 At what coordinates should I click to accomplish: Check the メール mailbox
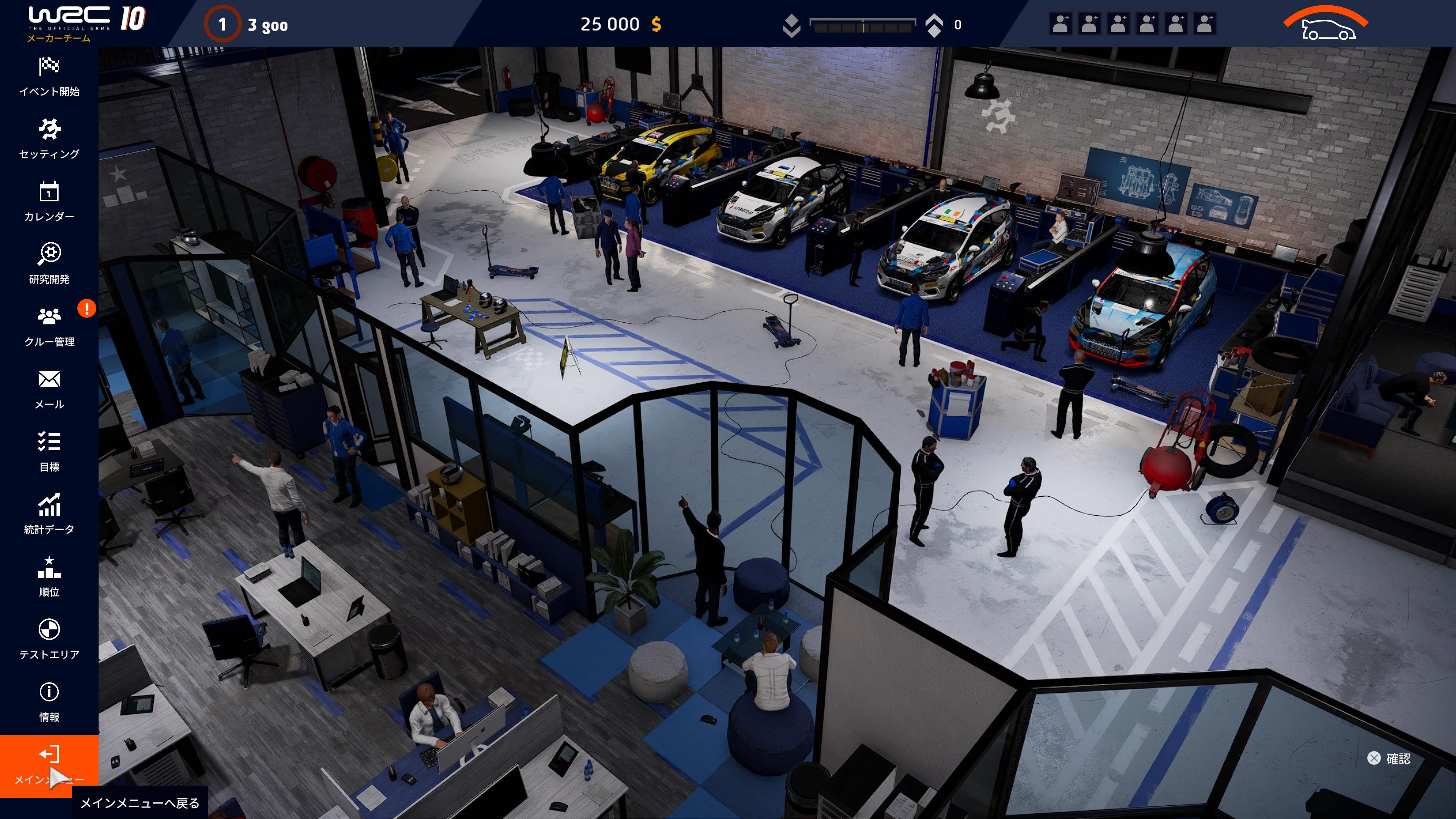point(49,389)
